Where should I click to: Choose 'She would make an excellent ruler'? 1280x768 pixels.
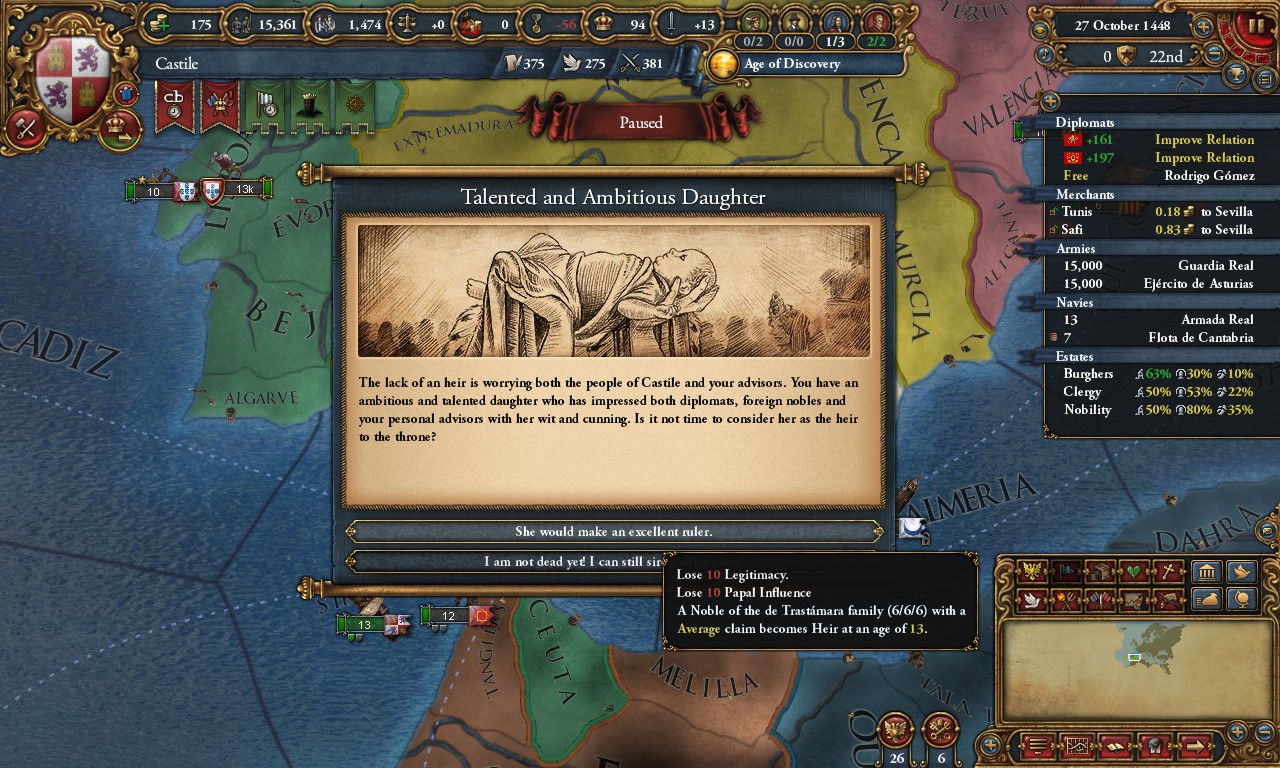click(x=613, y=531)
